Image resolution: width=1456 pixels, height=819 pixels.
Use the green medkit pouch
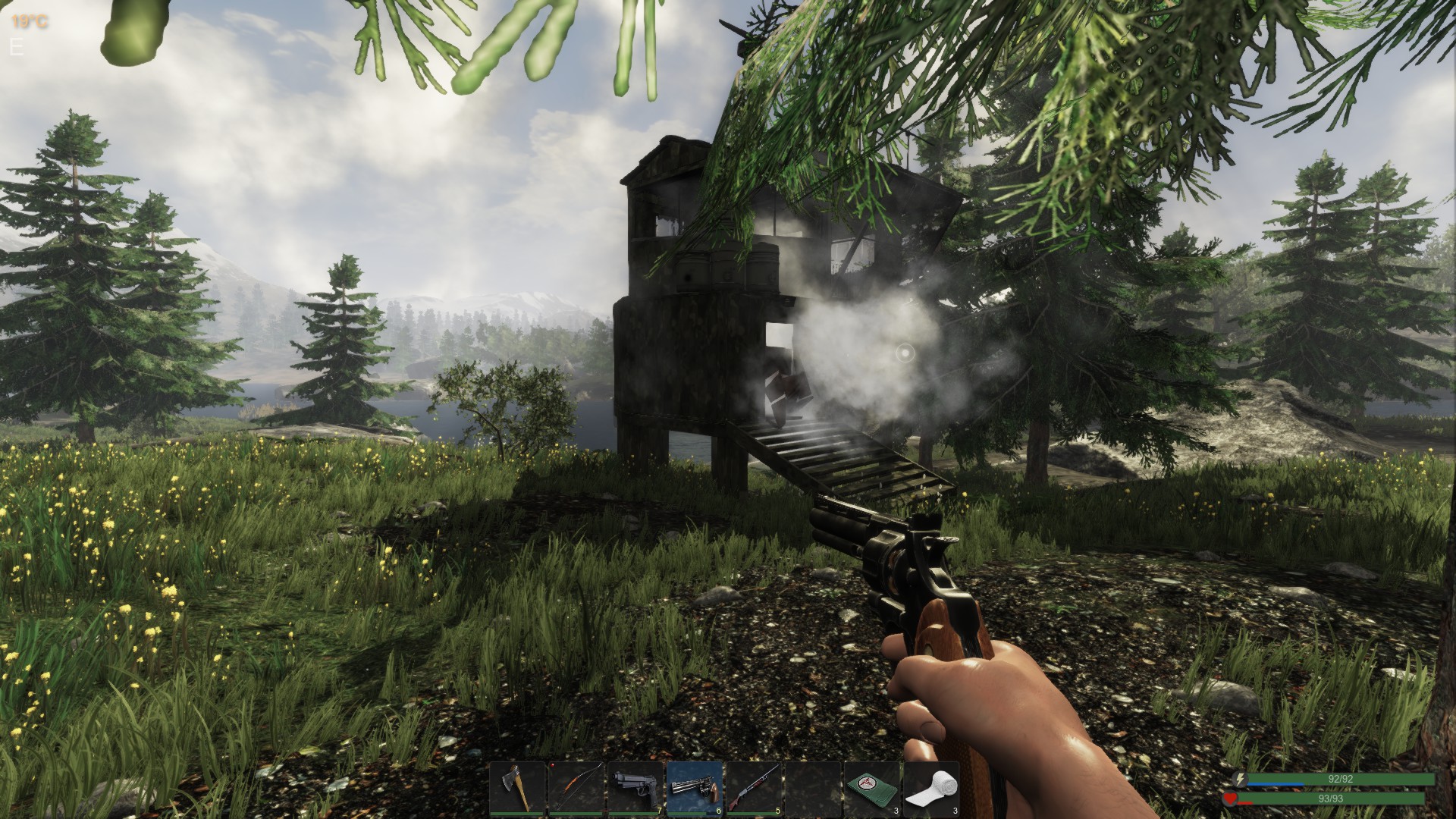point(872,789)
